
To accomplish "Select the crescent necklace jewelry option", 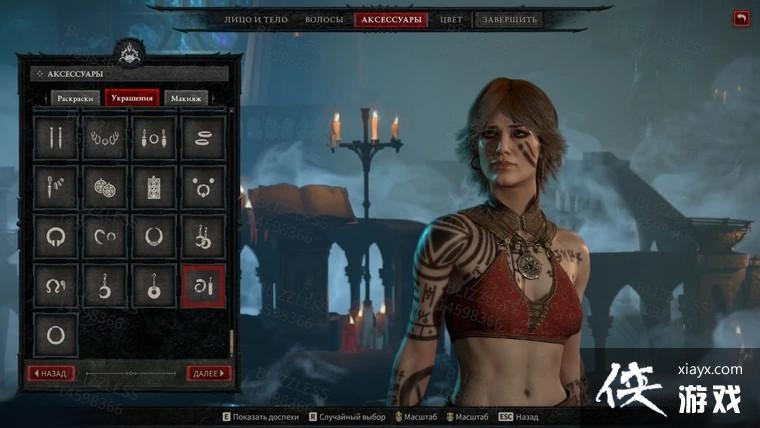I will pos(154,236).
